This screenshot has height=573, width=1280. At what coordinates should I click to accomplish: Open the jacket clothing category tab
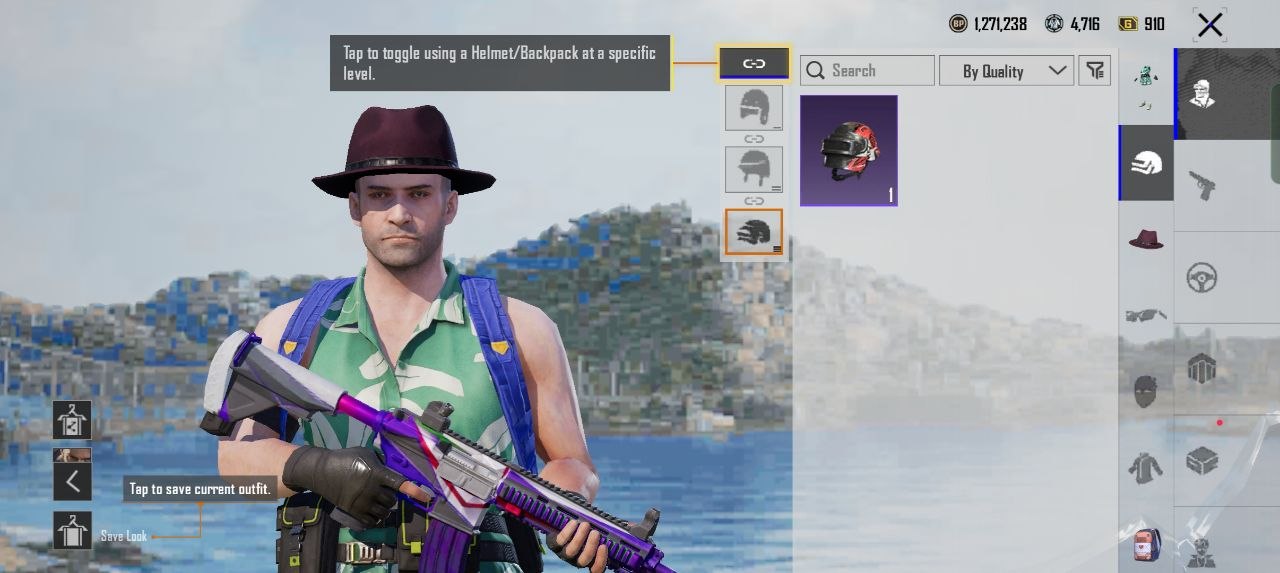tap(1146, 467)
